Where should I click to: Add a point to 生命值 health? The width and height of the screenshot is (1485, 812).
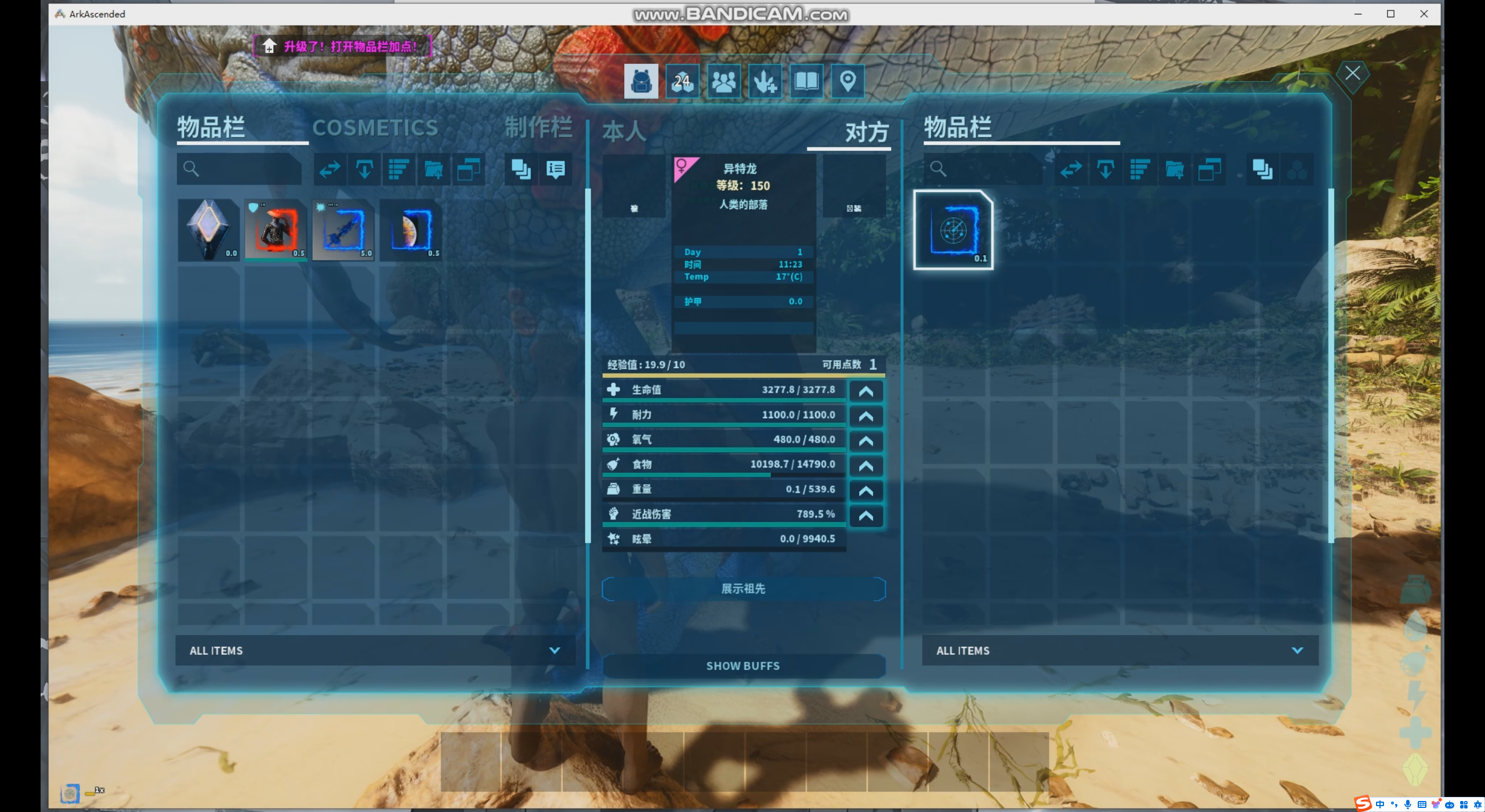click(865, 391)
